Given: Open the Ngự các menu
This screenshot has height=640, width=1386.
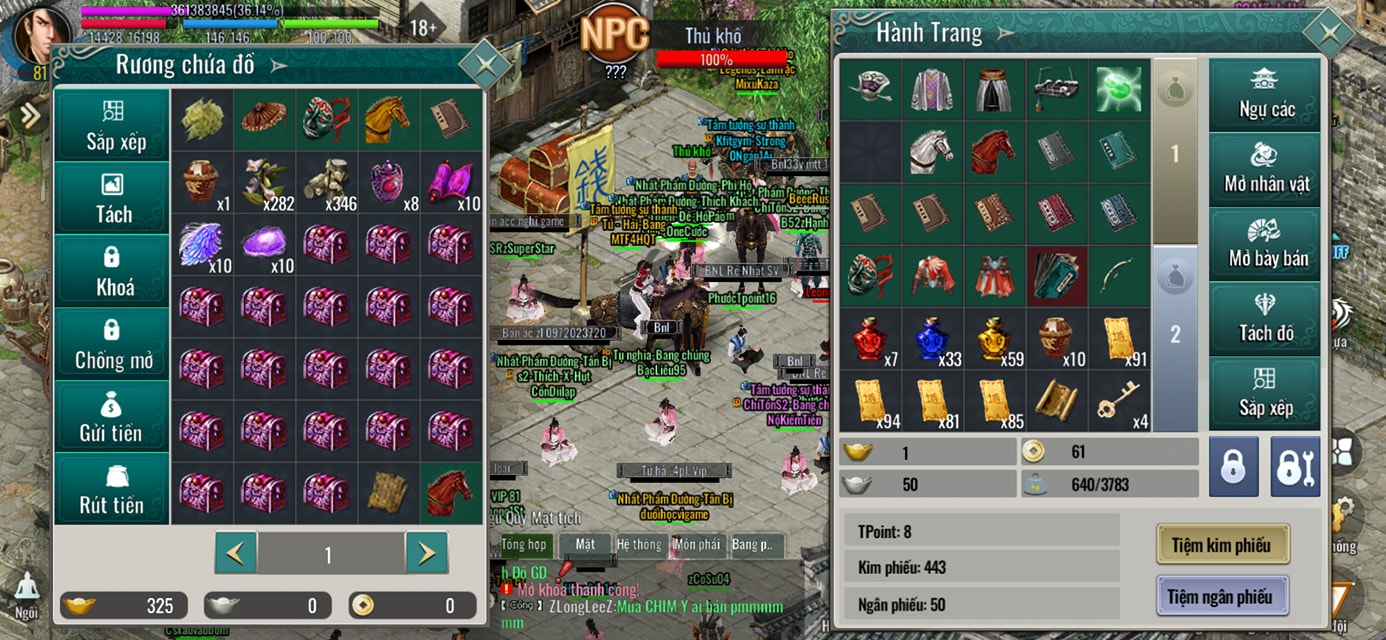Looking at the screenshot, I should coord(1266,94).
